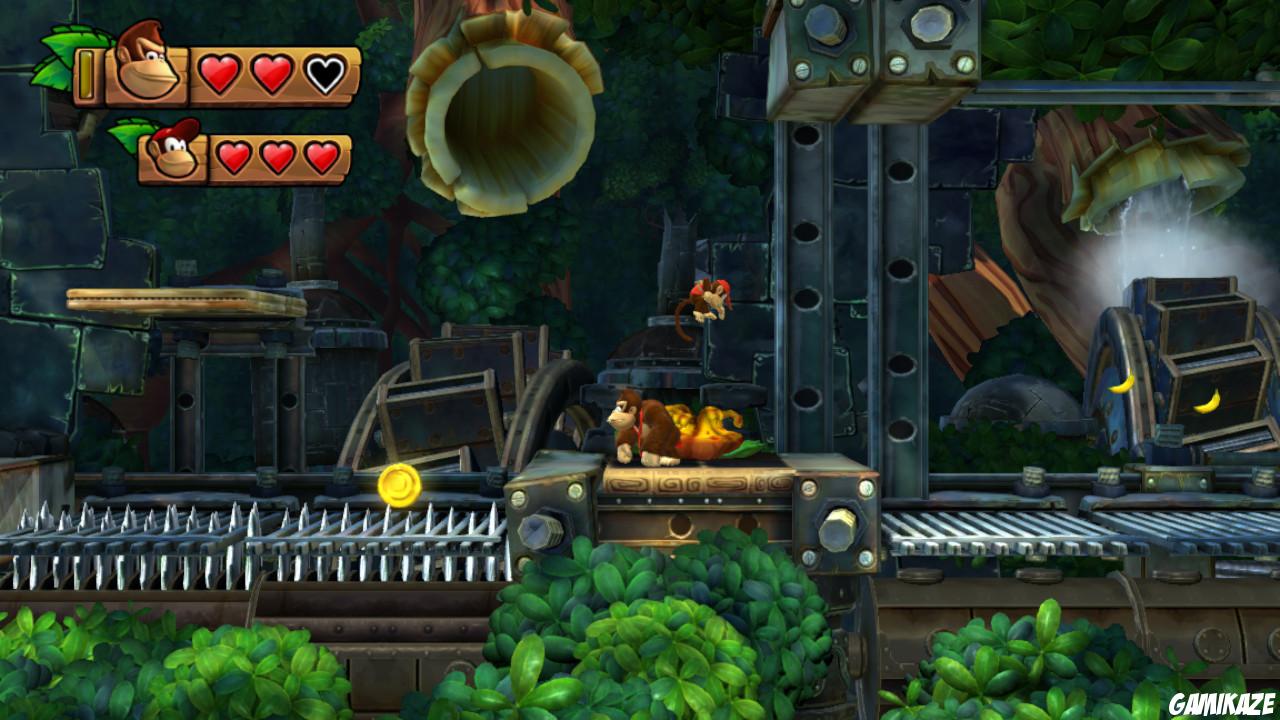Expand the green vertical banner on Donkey Kong's frame
Image resolution: width=1280 pixels, height=720 pixels.
(89, 73)
